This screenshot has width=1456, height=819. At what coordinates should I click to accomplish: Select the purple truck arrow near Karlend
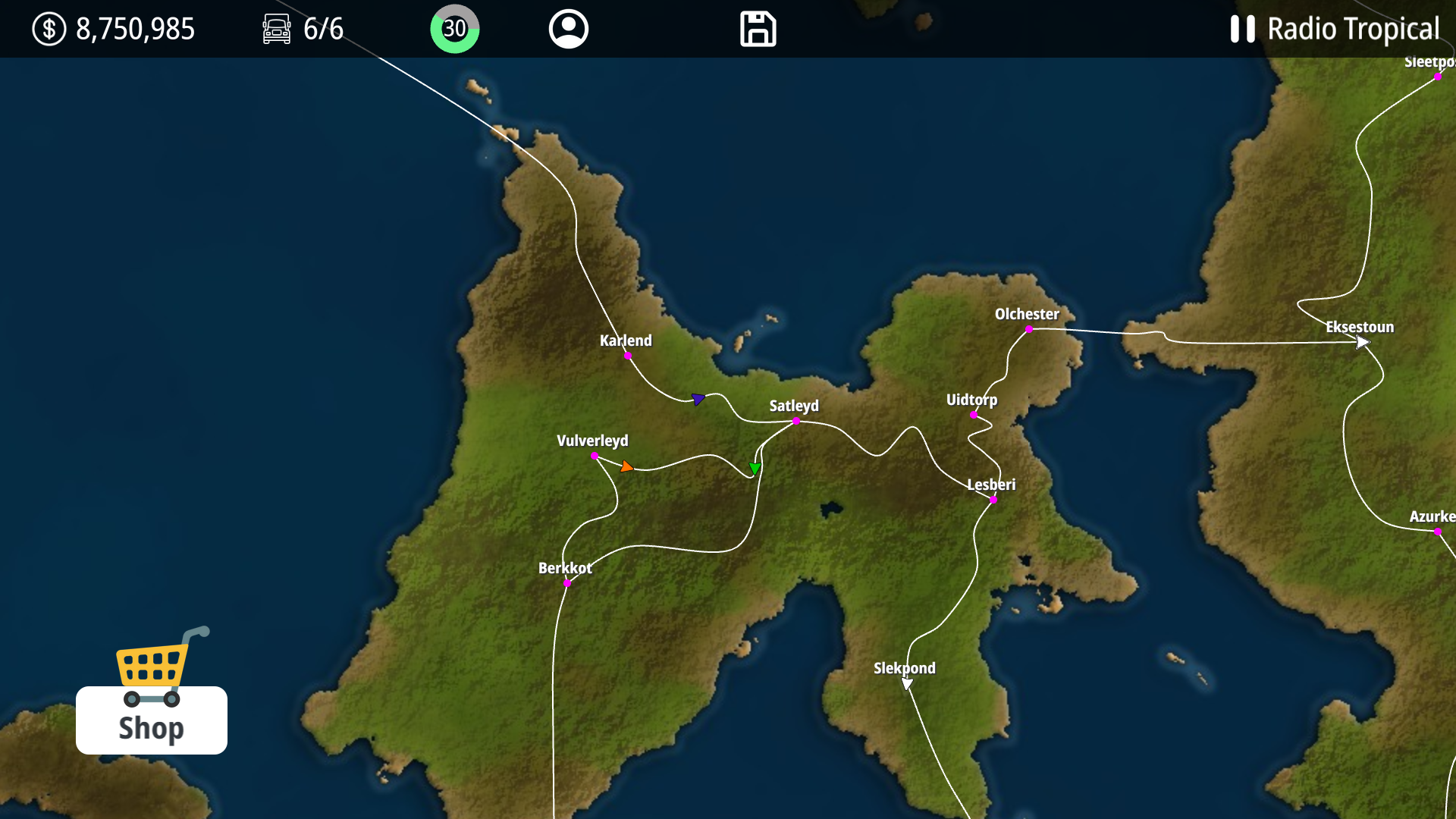tap(698, 399)
